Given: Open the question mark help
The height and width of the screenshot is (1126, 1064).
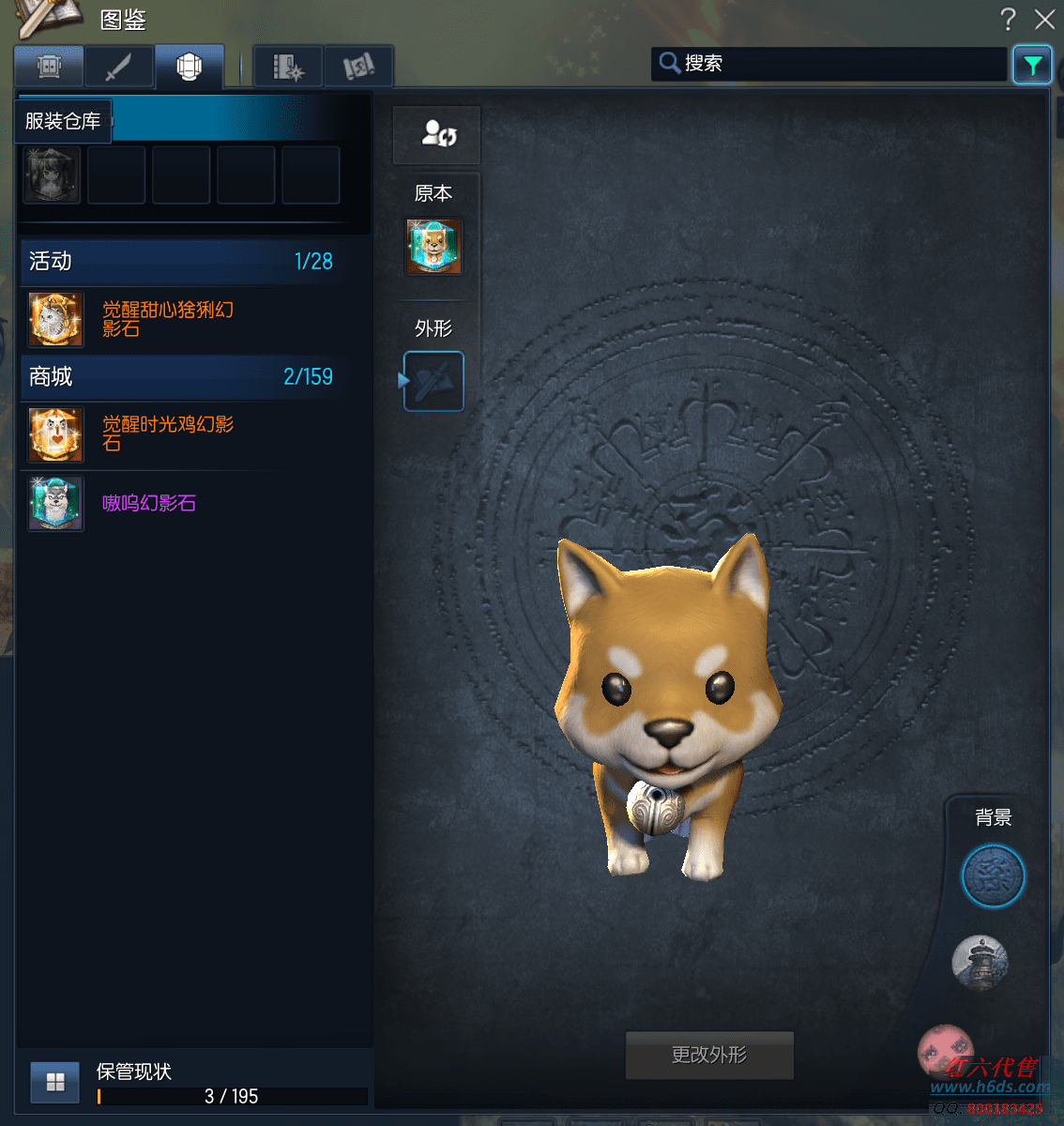Looking at the screenshot, I should point(1009,20).
